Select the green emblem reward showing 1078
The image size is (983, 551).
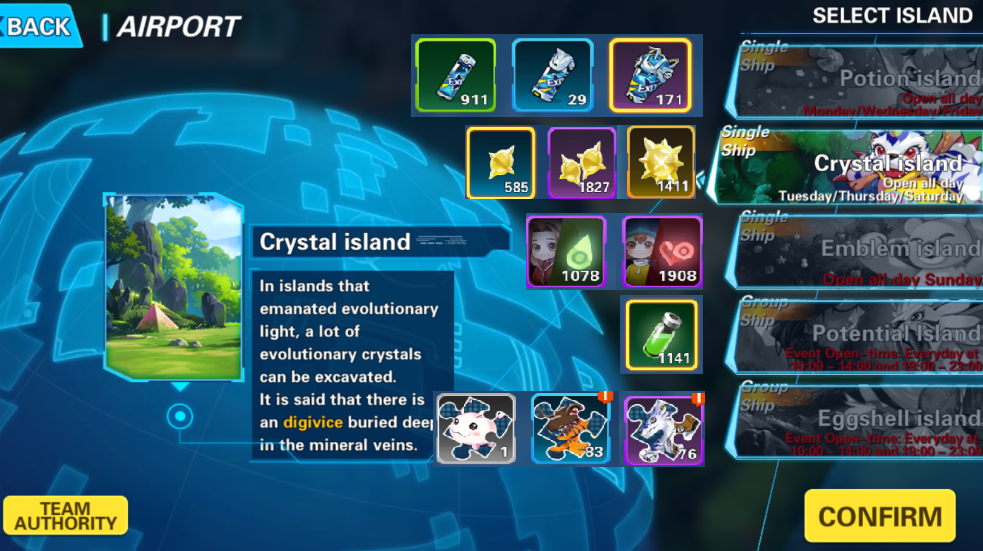click(x=566, y=252)
